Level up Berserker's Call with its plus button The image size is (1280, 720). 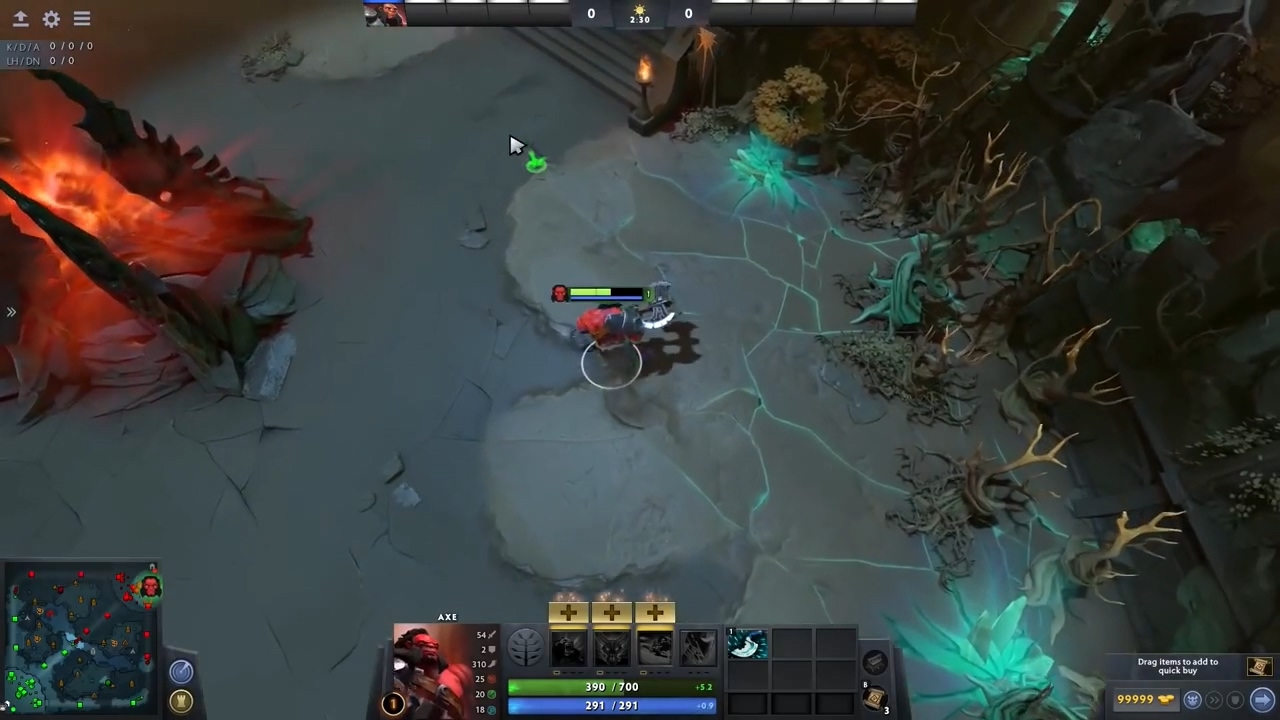pos(567,611)
